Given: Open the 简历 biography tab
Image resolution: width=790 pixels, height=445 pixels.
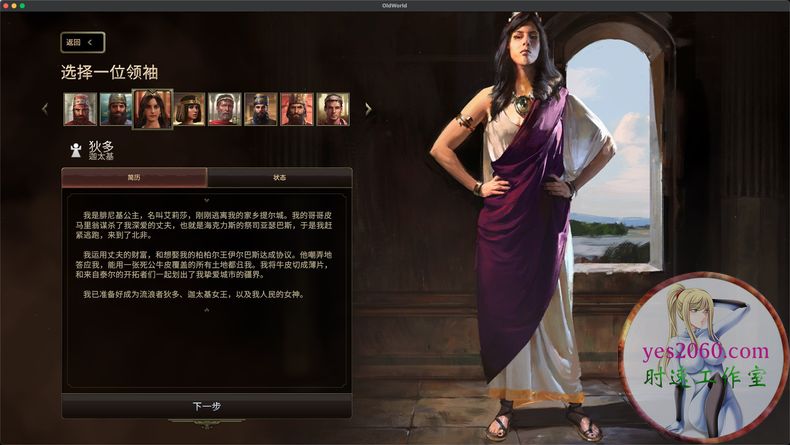Looking at the screenshot, I should coord(134,177).
